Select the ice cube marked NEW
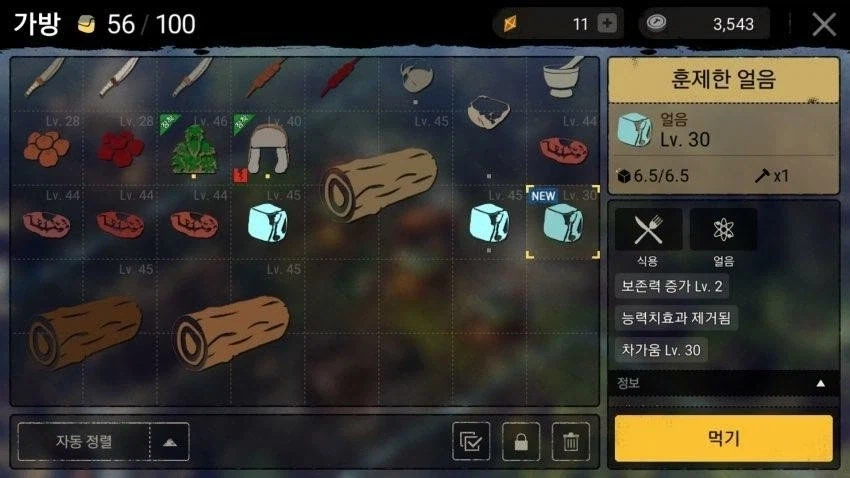 [562, 221]
